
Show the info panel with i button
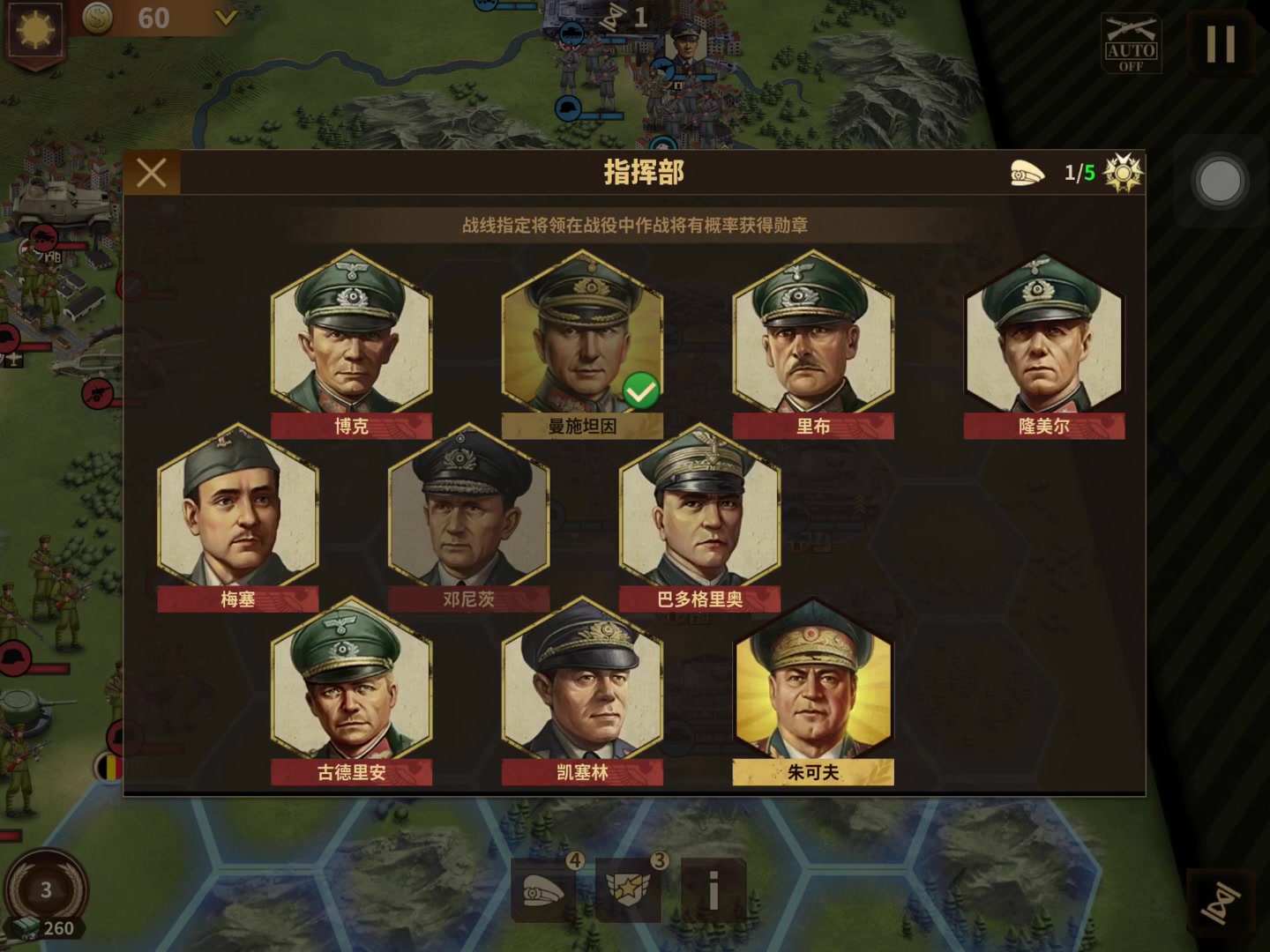(713, 892)
